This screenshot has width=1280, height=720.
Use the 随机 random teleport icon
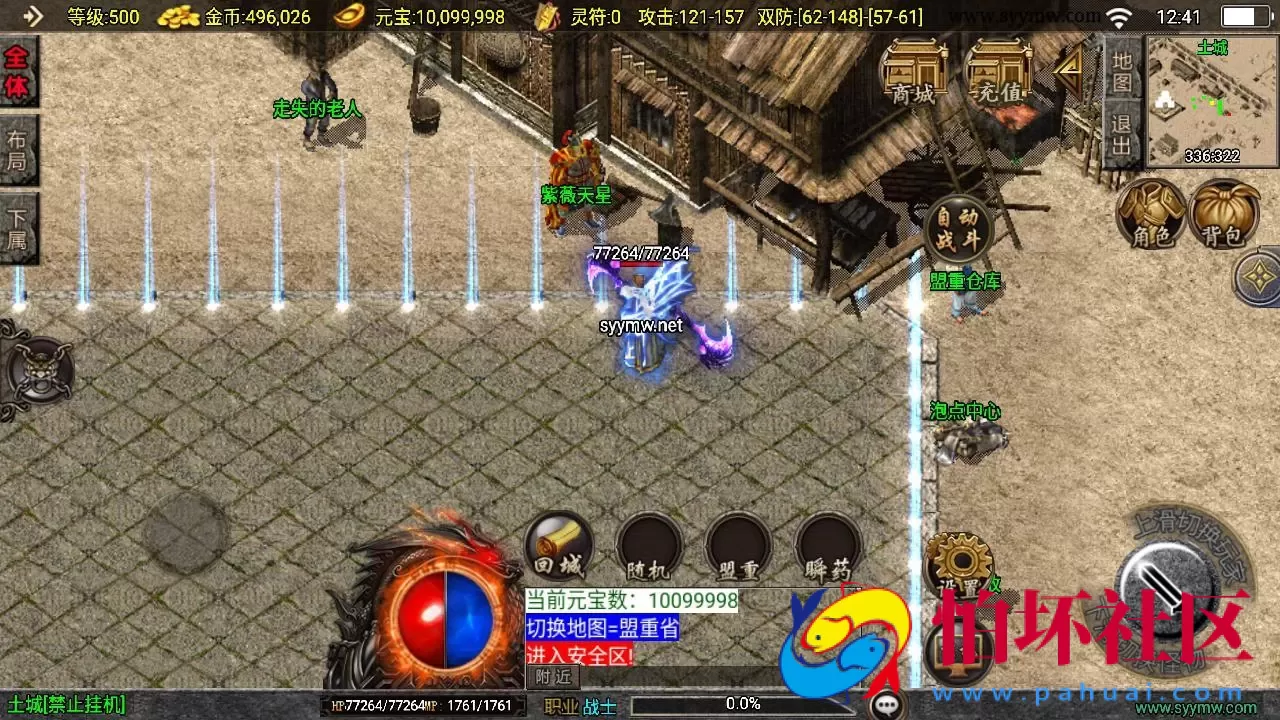[x=648, y=545]
